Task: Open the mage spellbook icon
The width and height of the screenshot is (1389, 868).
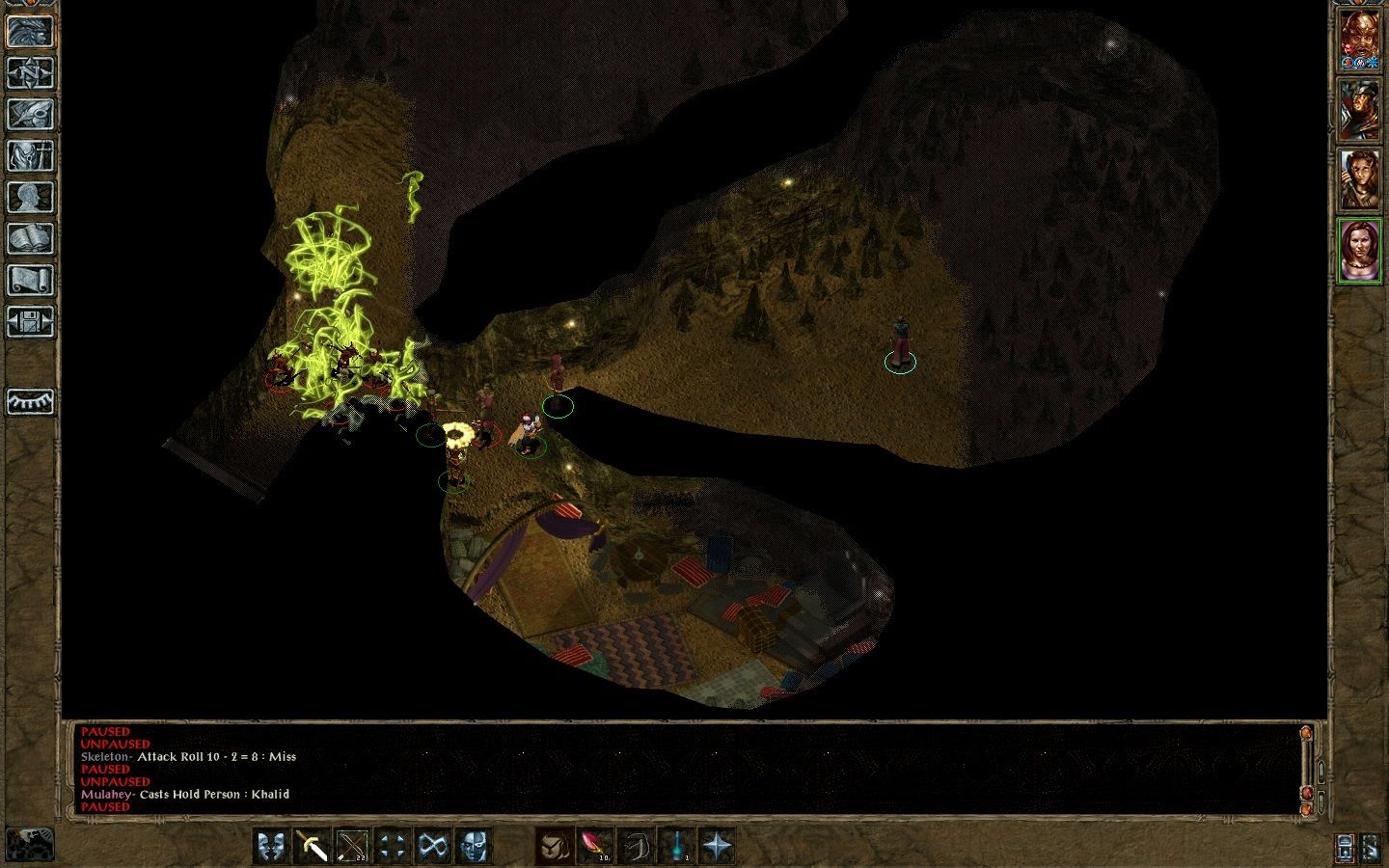Action: (x=30, y=238)
